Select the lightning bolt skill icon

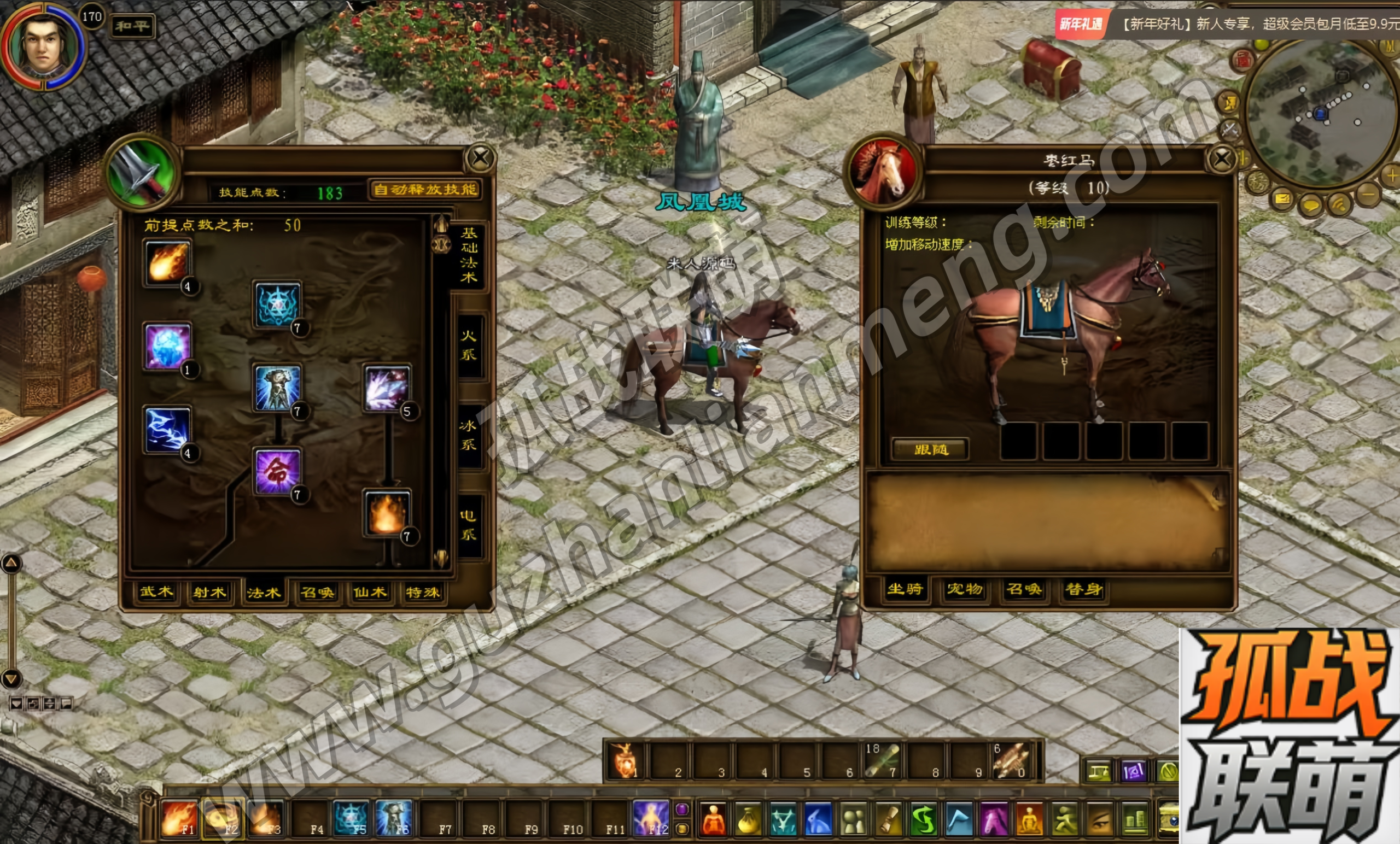pyautogui.click(x=167, y=430)
